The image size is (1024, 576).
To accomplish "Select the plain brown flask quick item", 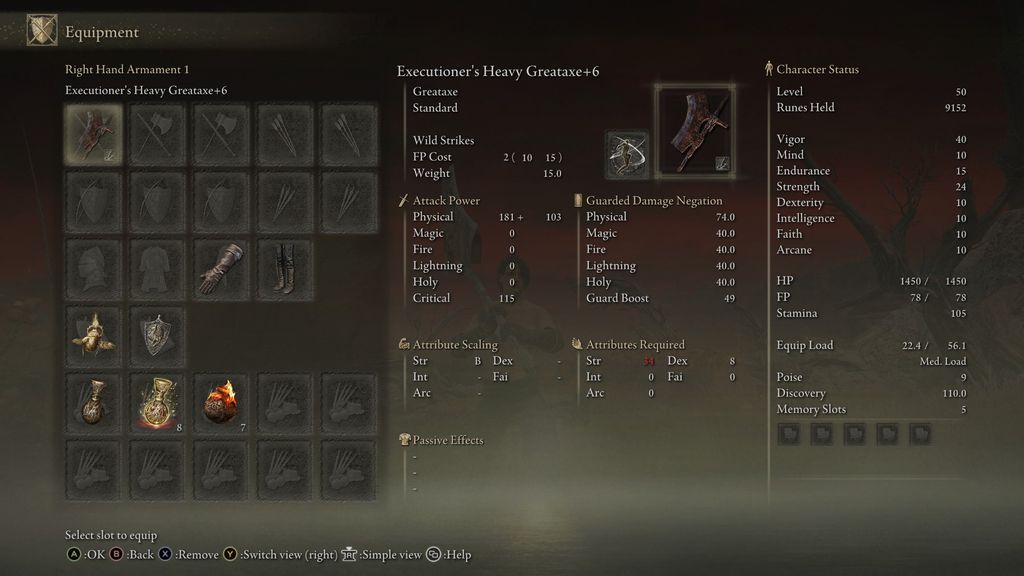I will pyautogui.click(x=95, y=404).
